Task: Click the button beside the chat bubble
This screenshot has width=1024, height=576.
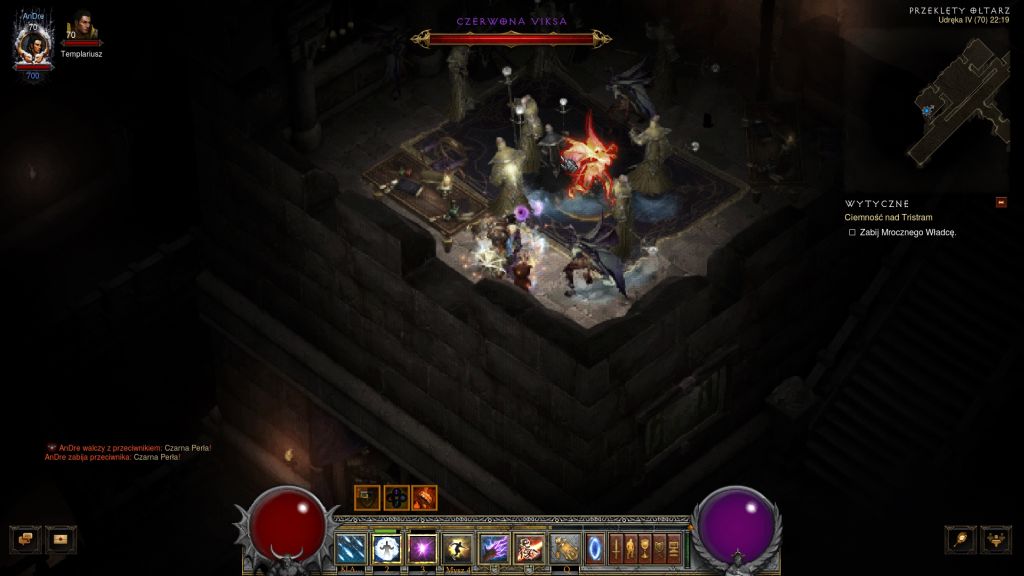Action: click(x=60, y=539)
